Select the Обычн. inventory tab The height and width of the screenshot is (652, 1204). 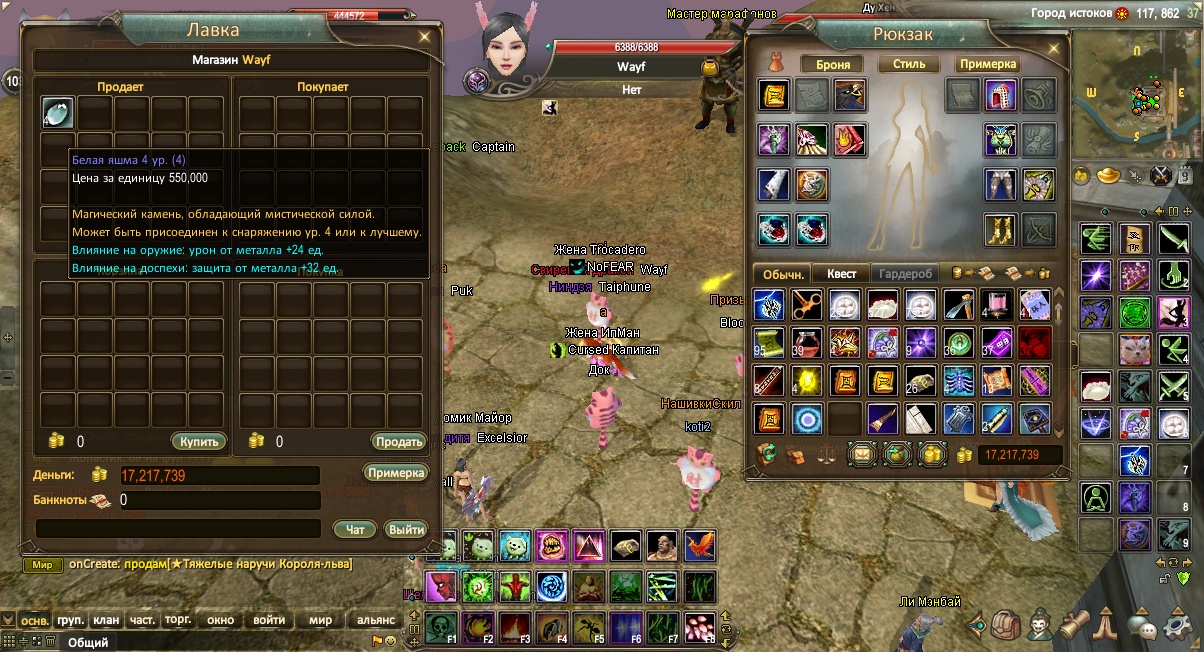point(782,273)
